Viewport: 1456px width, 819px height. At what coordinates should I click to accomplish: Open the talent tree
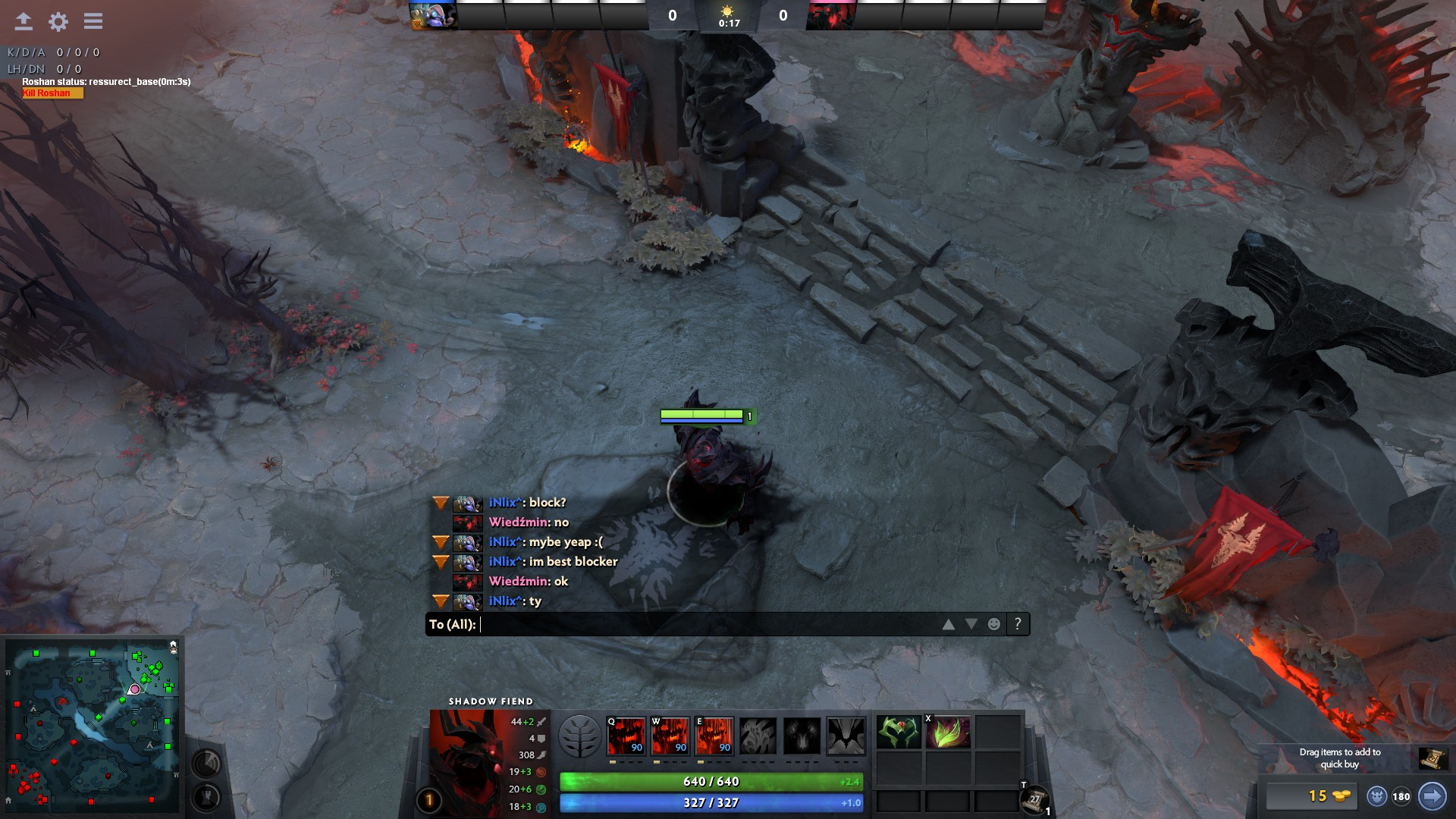click(x=579, y=736)
